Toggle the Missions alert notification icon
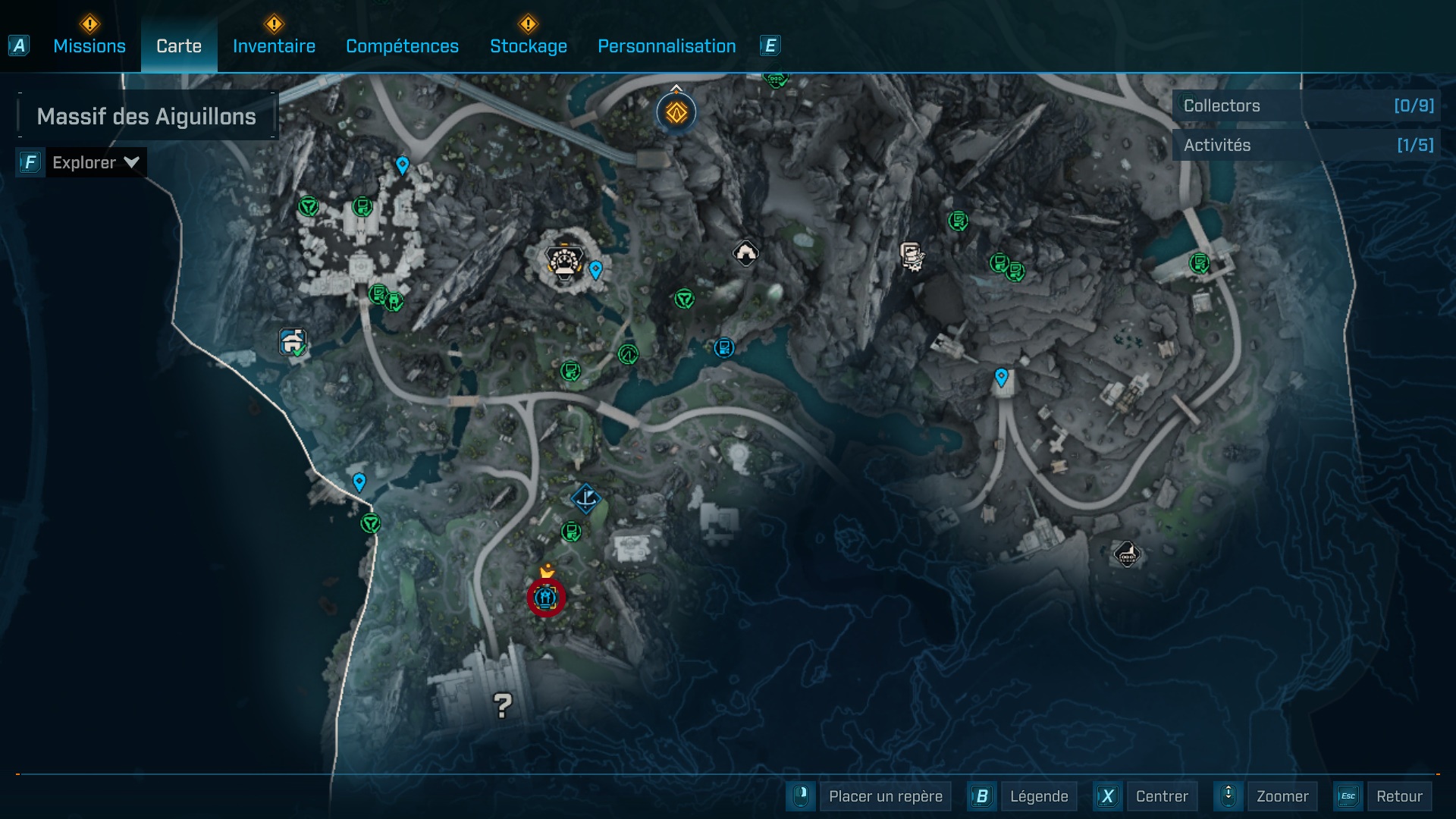Viewport: 1456px width, 819px height. (89, 25)
